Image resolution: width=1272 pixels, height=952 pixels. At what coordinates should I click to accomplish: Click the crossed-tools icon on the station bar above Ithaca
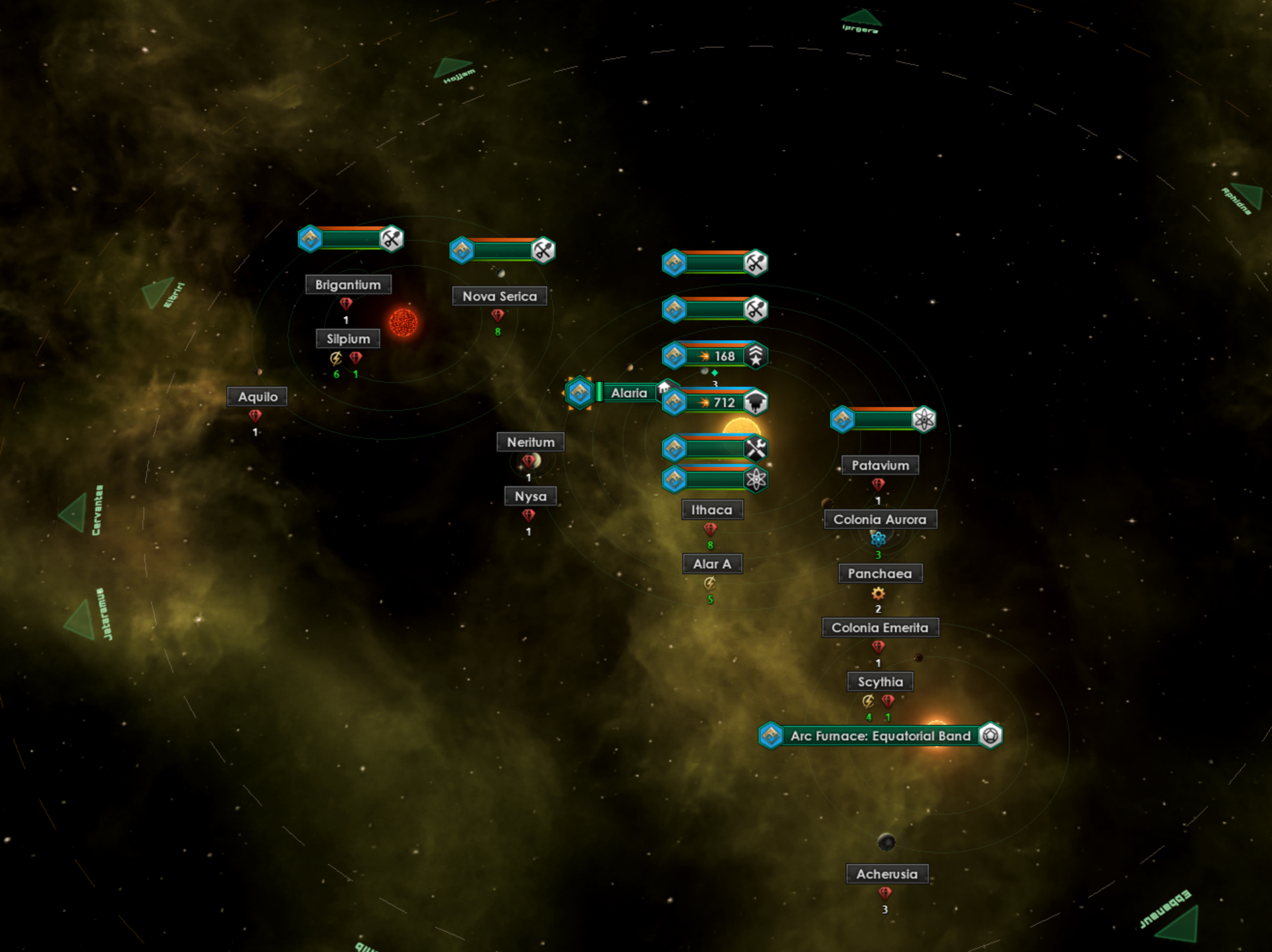(757, 448)
